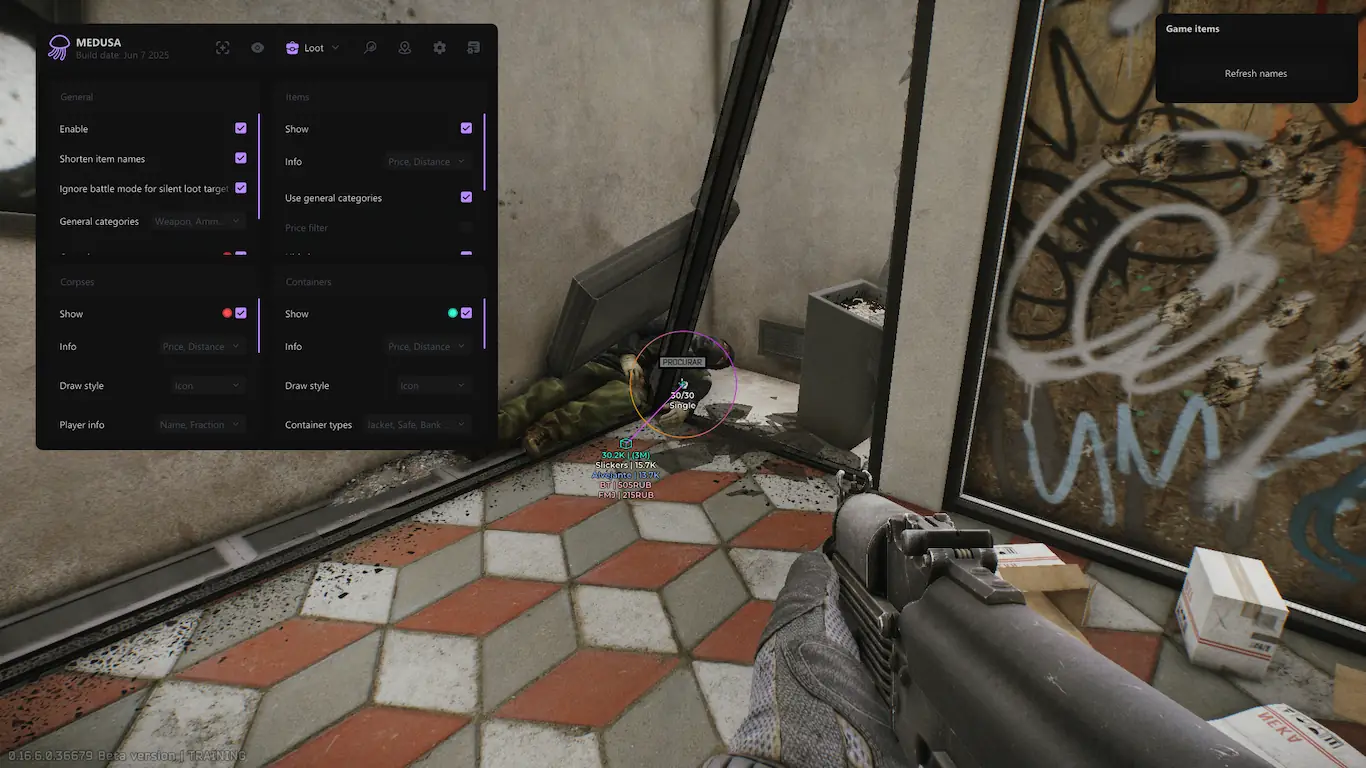Toggle the Show checkbox in the Corpses section
Image resolution: width=1366 pixels, height=768 pixels.
coord(241,314)
